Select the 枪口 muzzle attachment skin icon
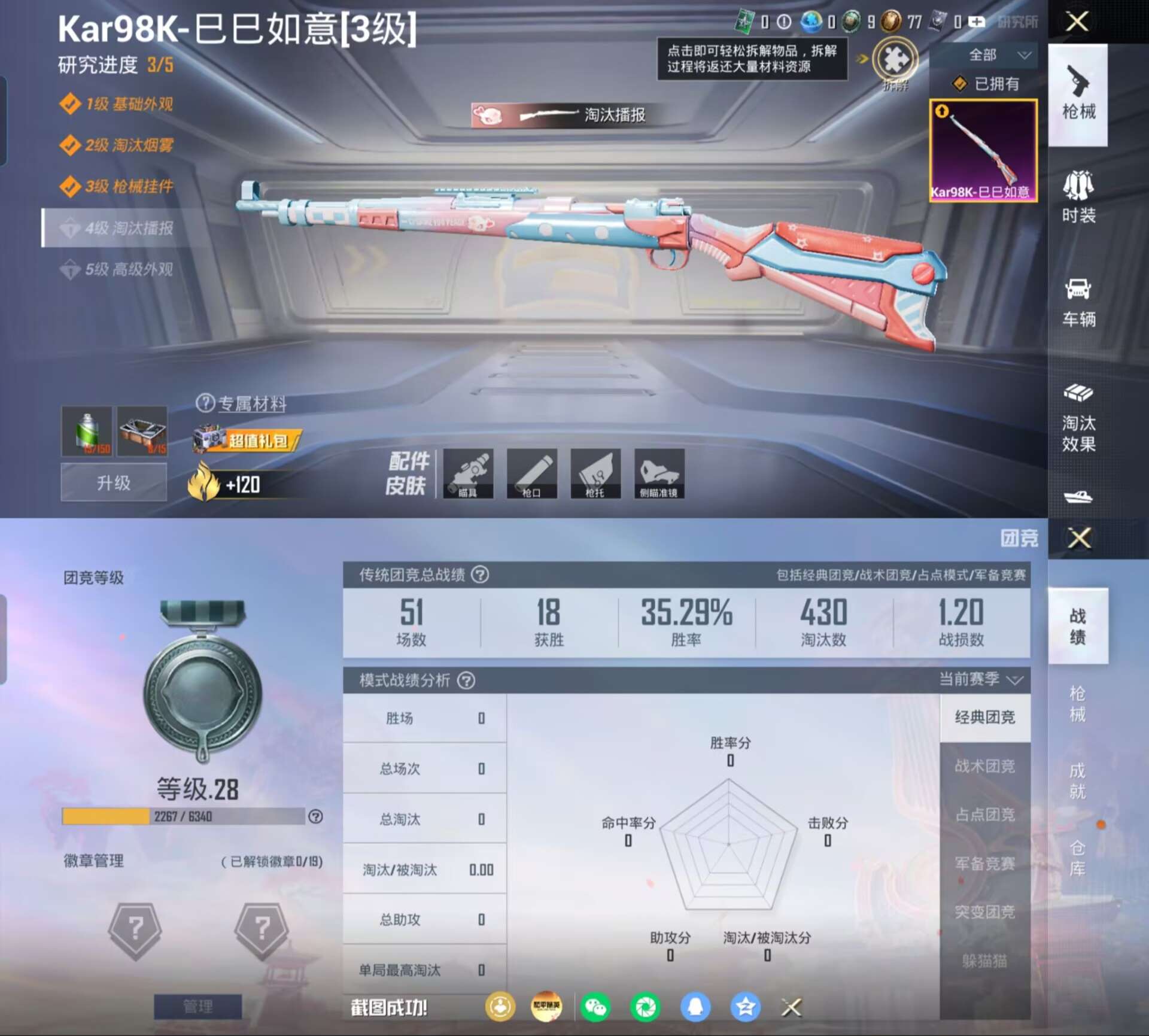1149x1036 pixels. click(x=533, y=475)
